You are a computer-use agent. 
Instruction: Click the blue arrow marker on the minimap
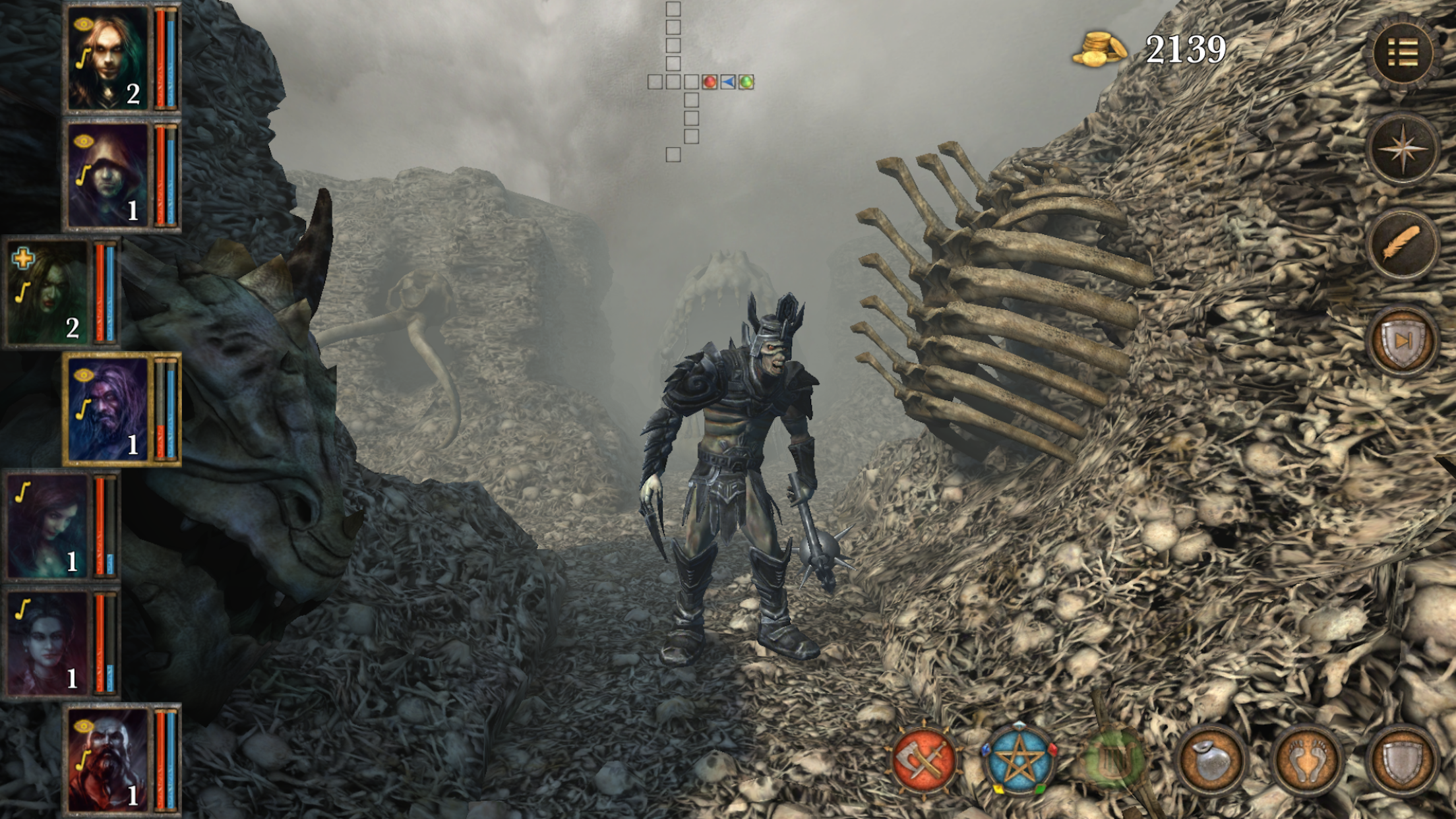728,82
